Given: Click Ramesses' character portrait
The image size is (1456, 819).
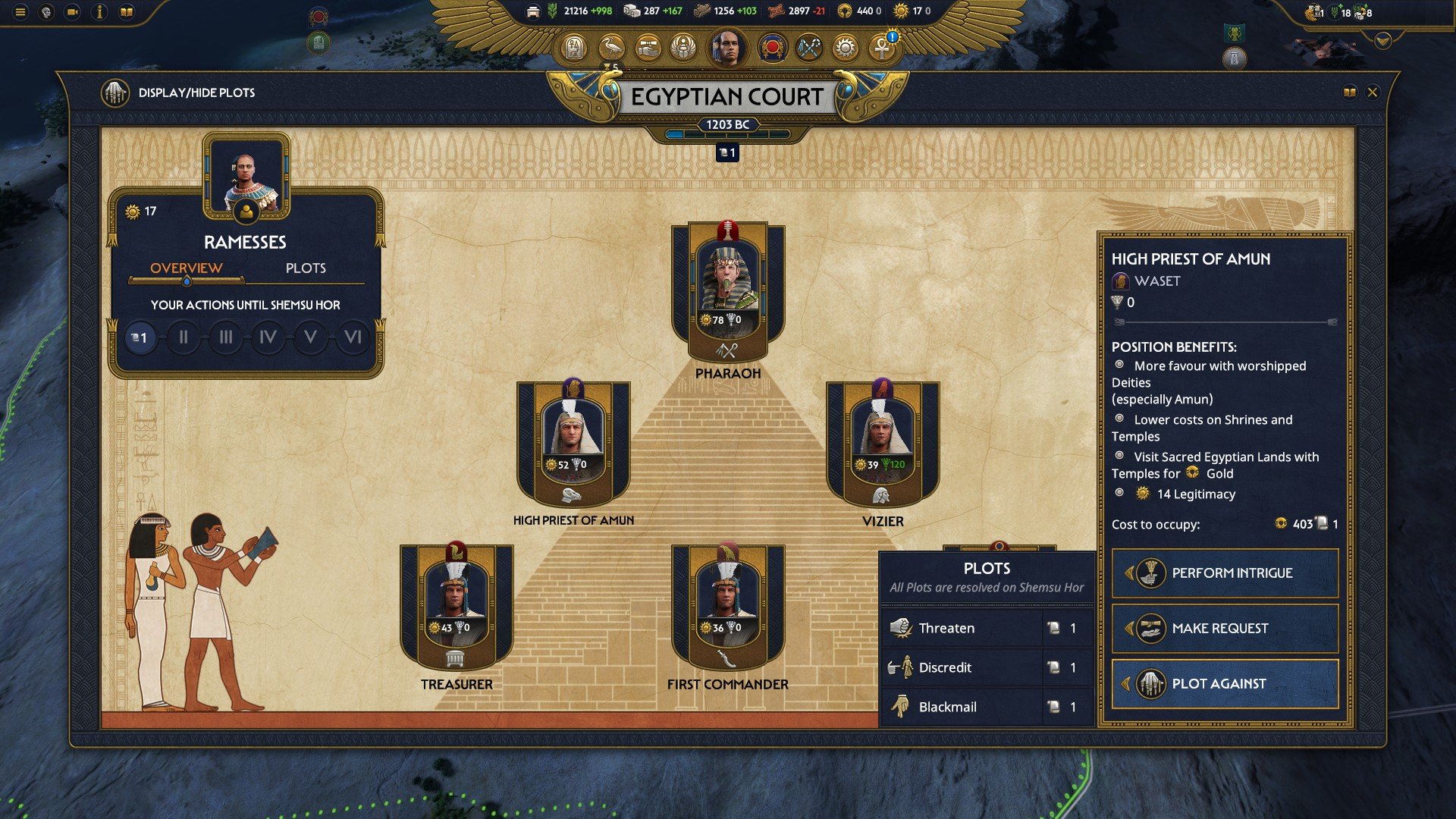Looking at the screenshot, I should [246, 176].
